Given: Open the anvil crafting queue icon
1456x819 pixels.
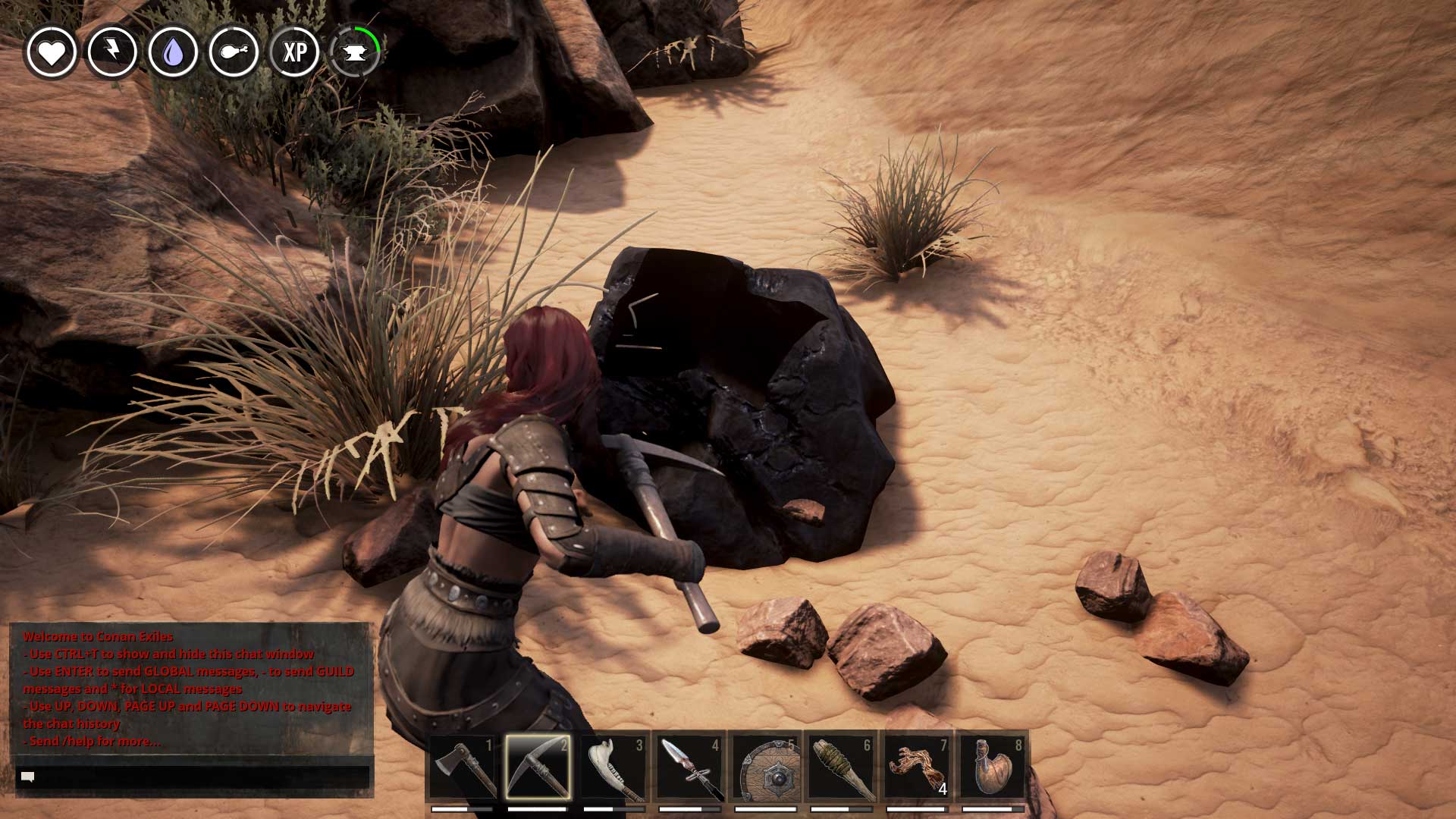Looking at the screenshot, I should [355, 52].
